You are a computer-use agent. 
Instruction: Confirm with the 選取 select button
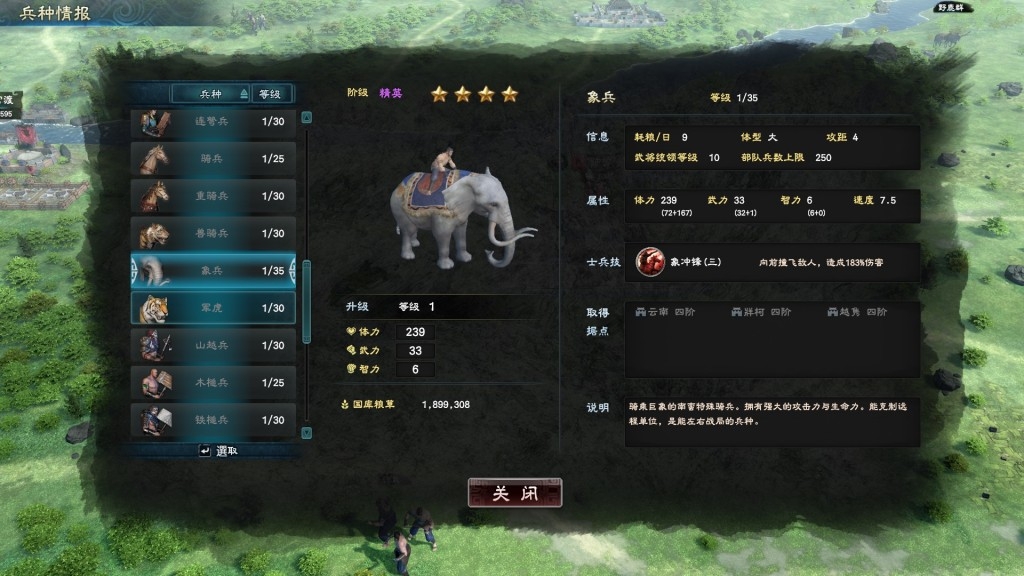tap(219, 451)
